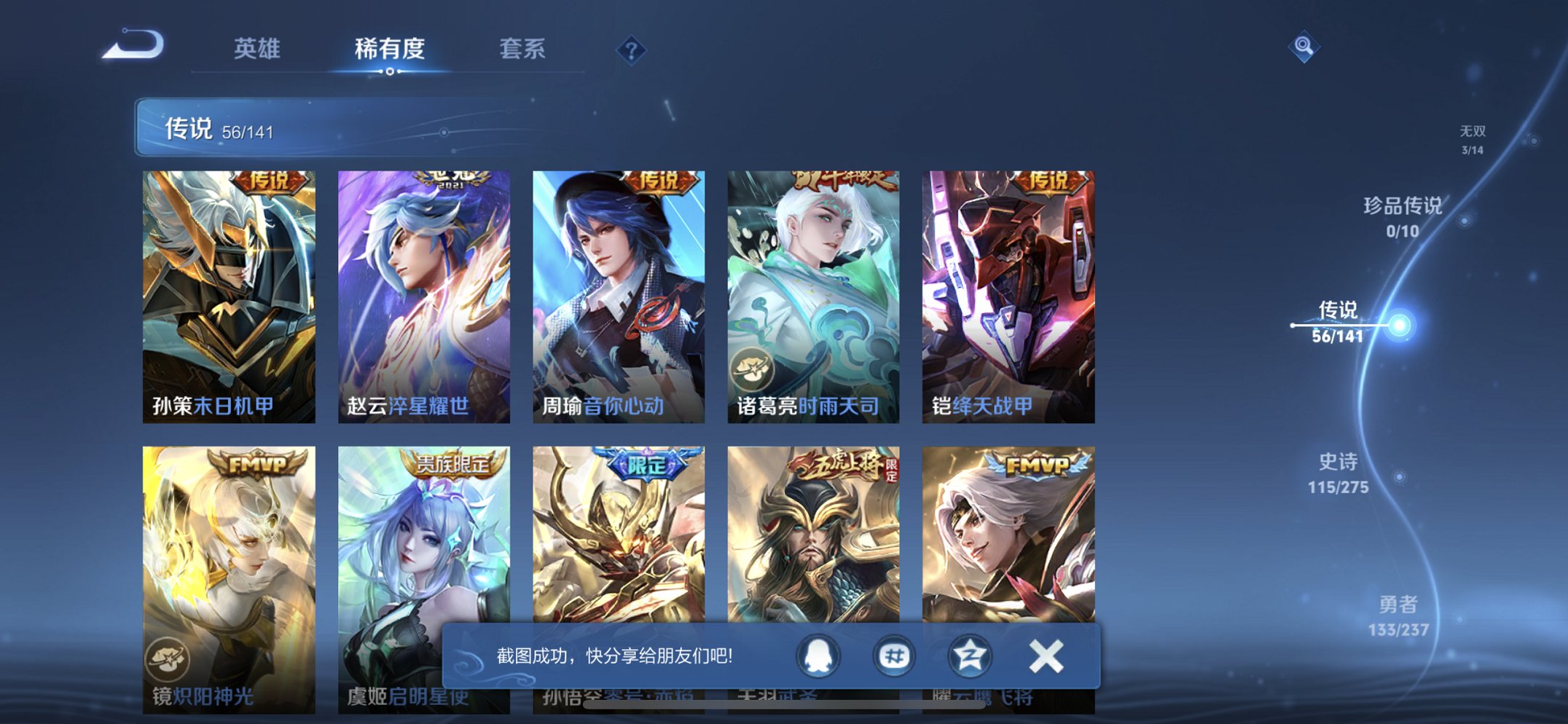Viewport: 1568px width, 724px height.
Task: Share to QZone using the star icon
Action: coord(971,656)
